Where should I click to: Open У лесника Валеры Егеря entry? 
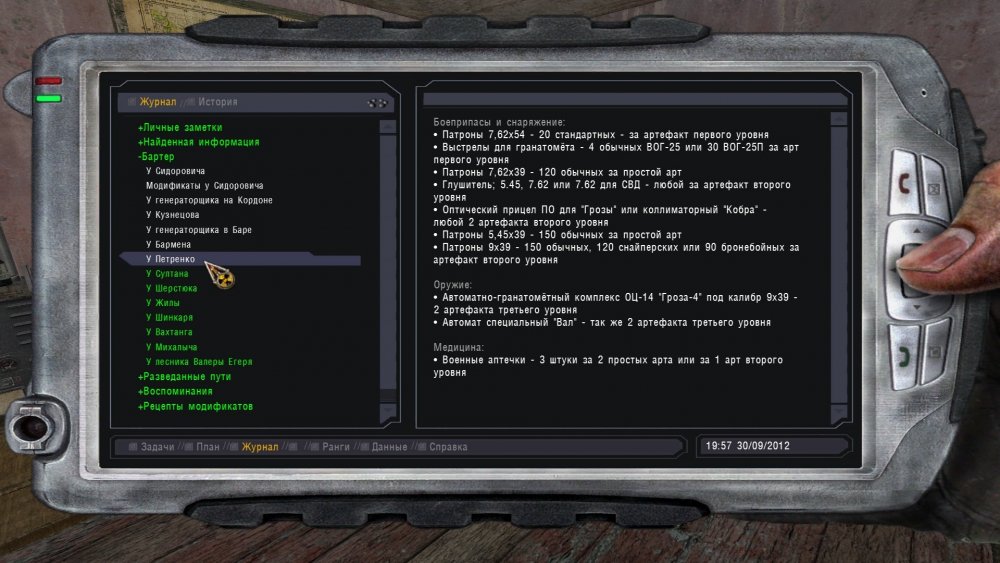[198, 361]
